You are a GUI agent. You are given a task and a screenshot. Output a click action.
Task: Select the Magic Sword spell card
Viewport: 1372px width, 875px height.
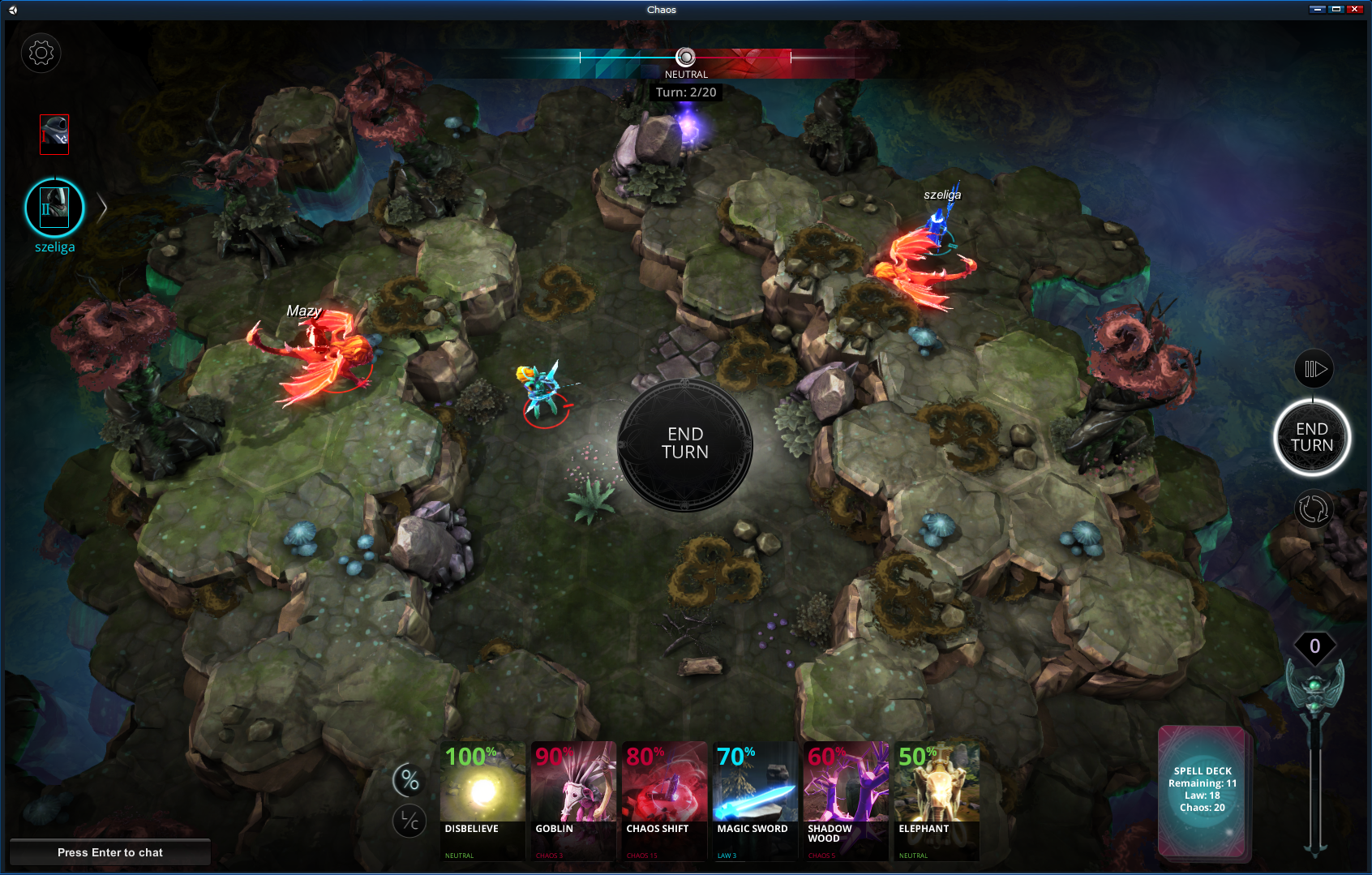pos(755,800)
